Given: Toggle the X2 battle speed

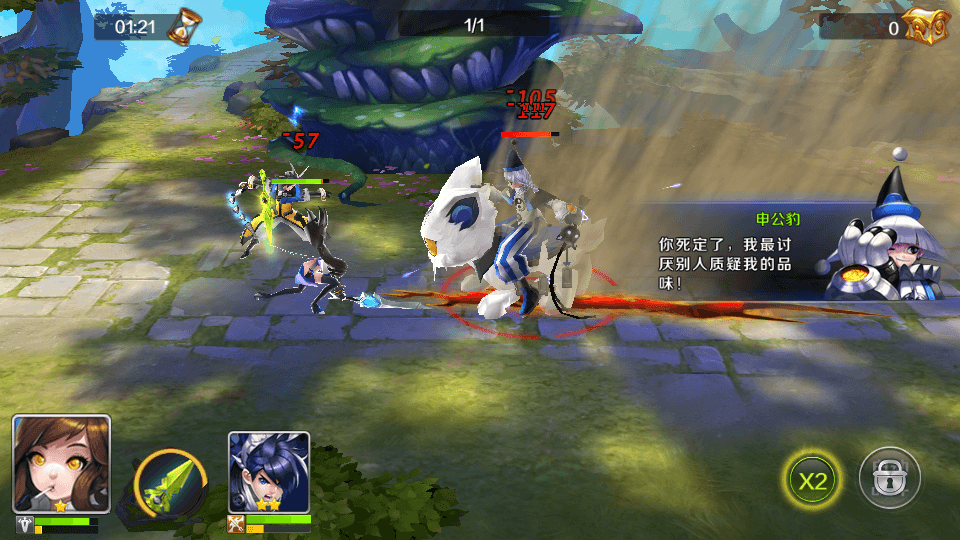Looking at the screenshot, I should (813, 480).
